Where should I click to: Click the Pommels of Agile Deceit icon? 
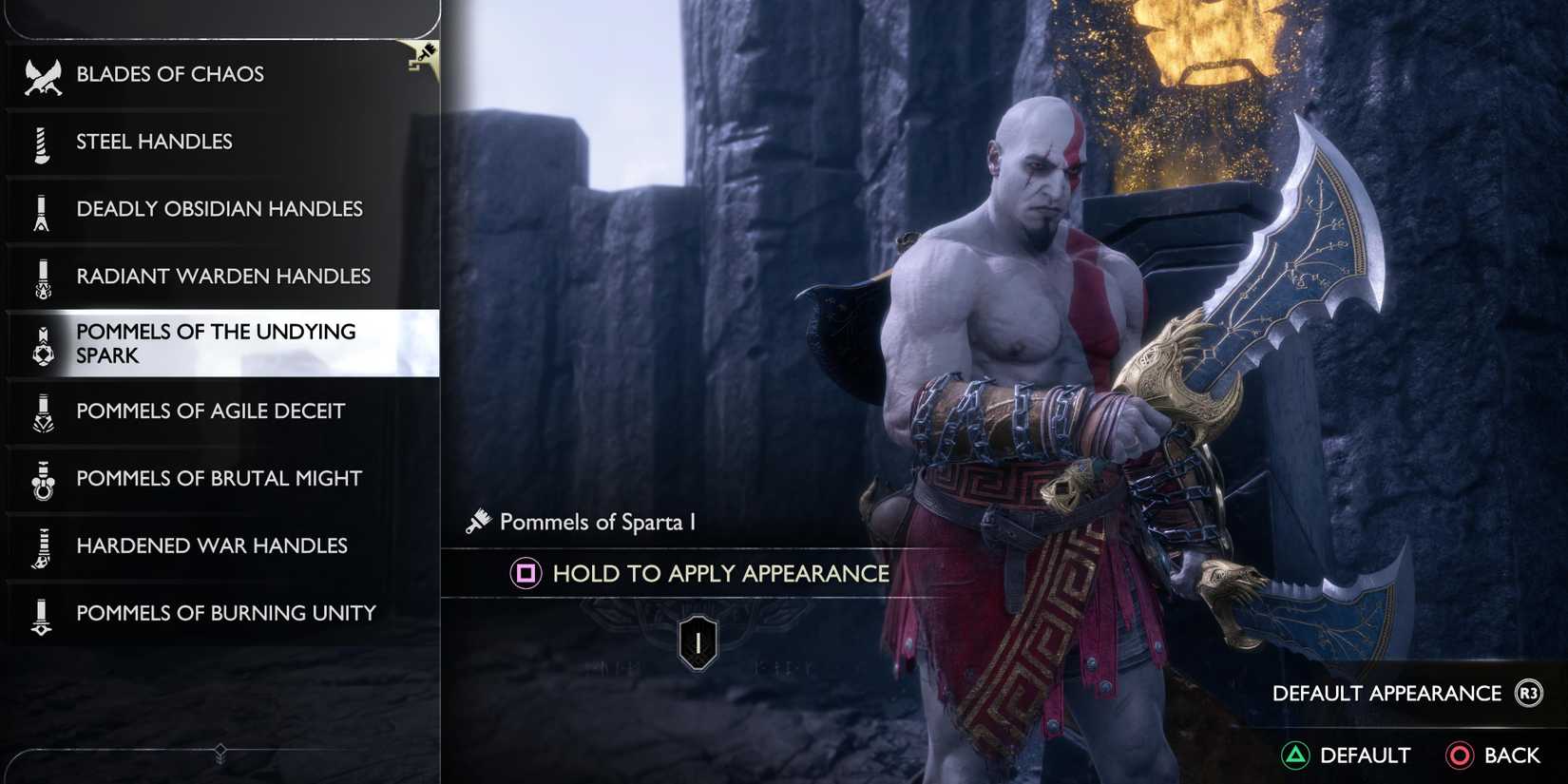pyautogui.click(x=40, y=411)
